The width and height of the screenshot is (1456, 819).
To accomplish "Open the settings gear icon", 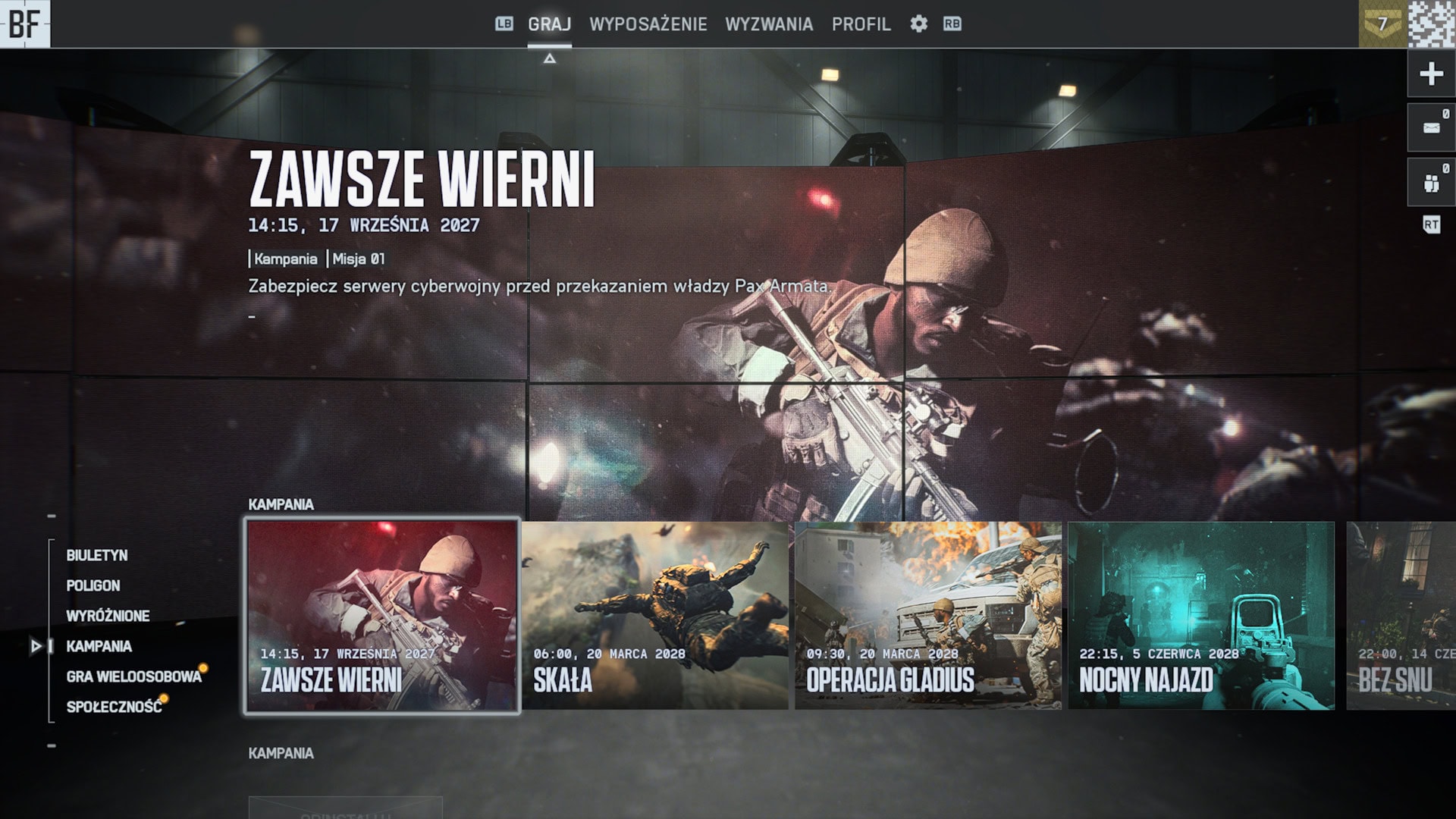I will [919, 24].
